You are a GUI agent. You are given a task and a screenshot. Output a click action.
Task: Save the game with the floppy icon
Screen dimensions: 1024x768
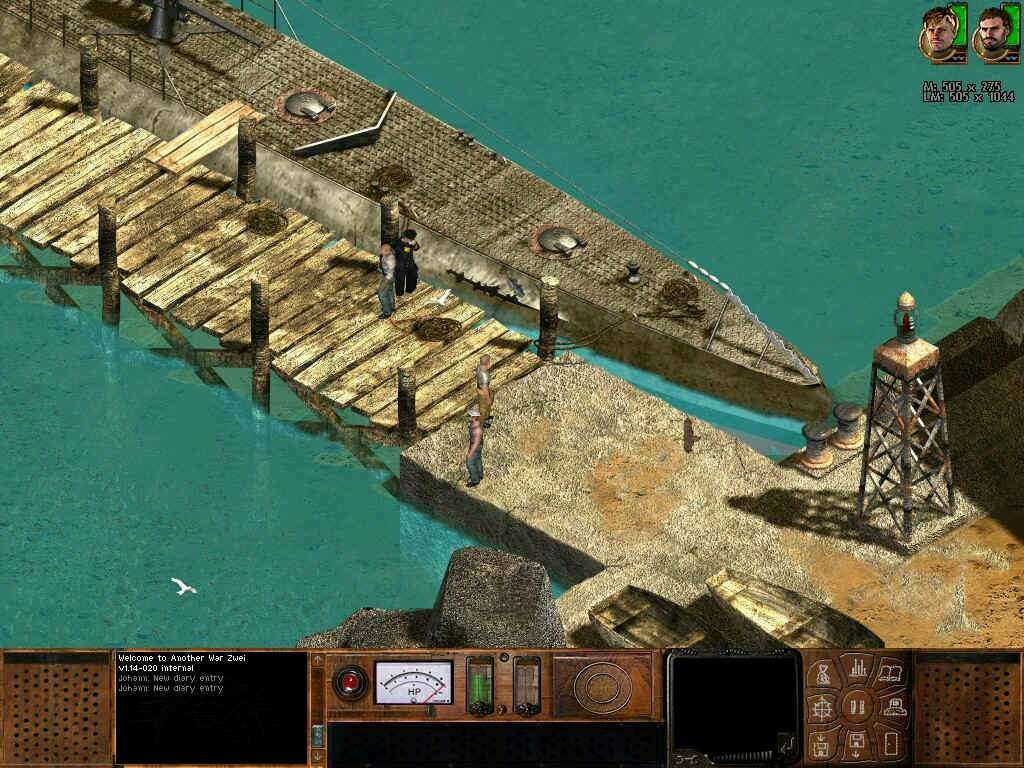857,745
